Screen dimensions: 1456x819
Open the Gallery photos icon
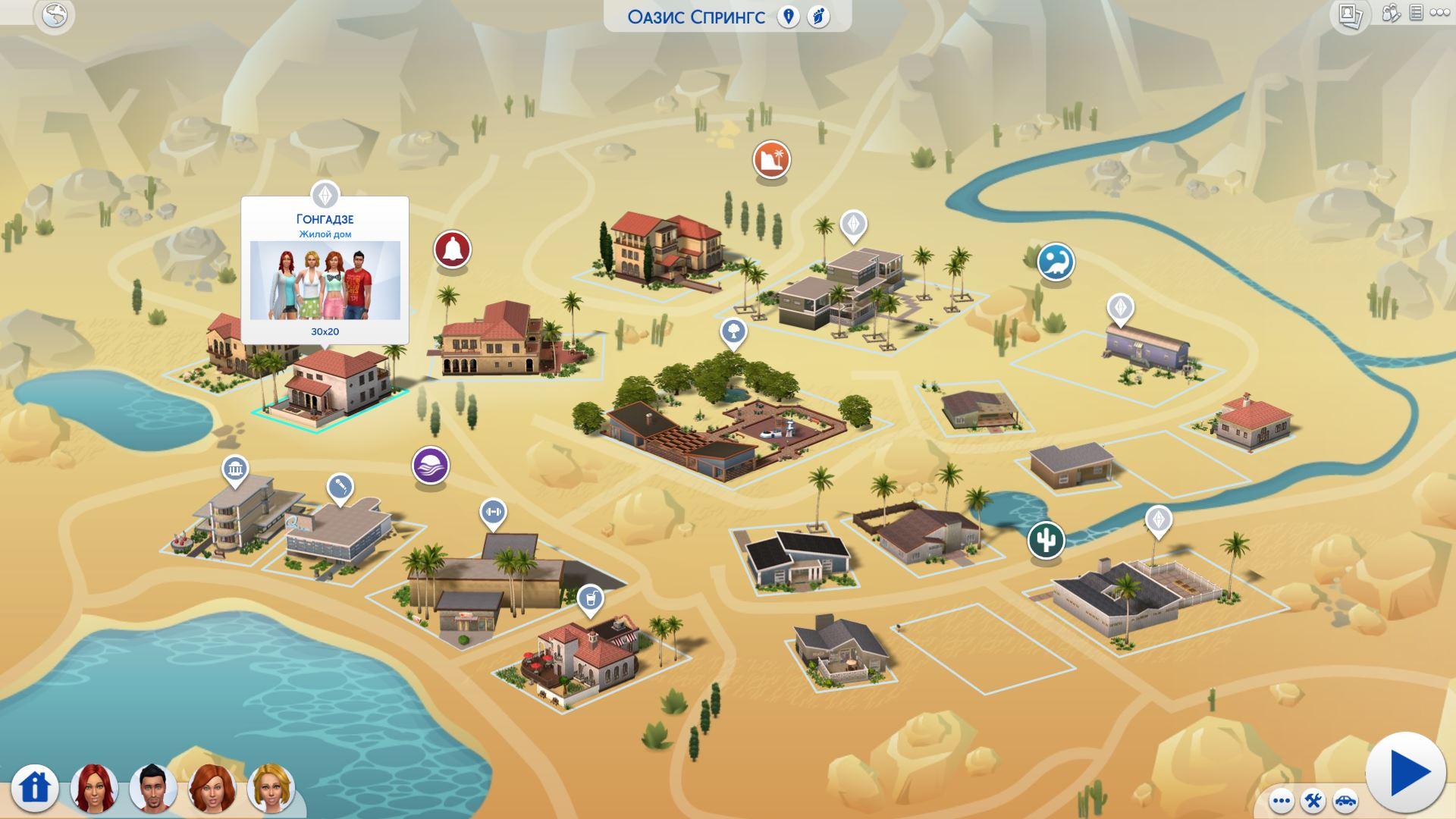click(x=1350, y=15)
